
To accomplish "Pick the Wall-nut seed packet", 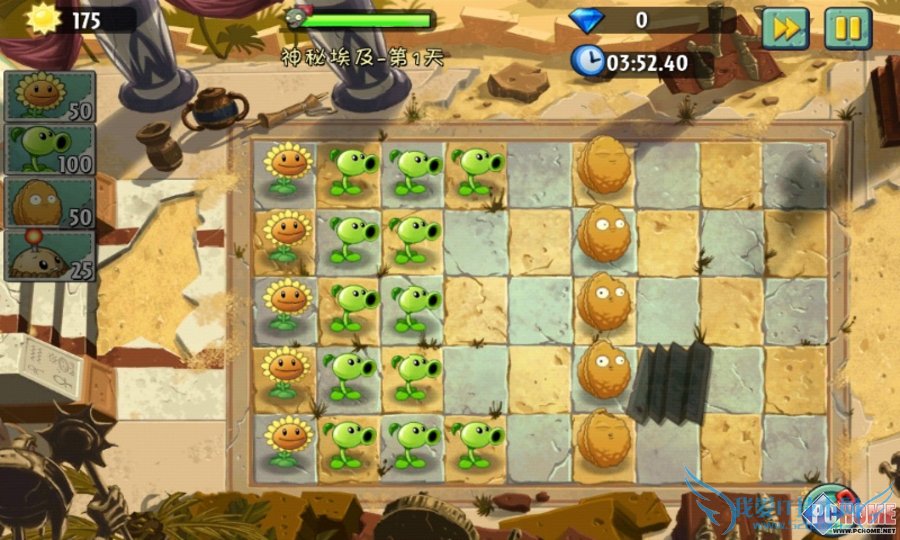I will 50,202.
